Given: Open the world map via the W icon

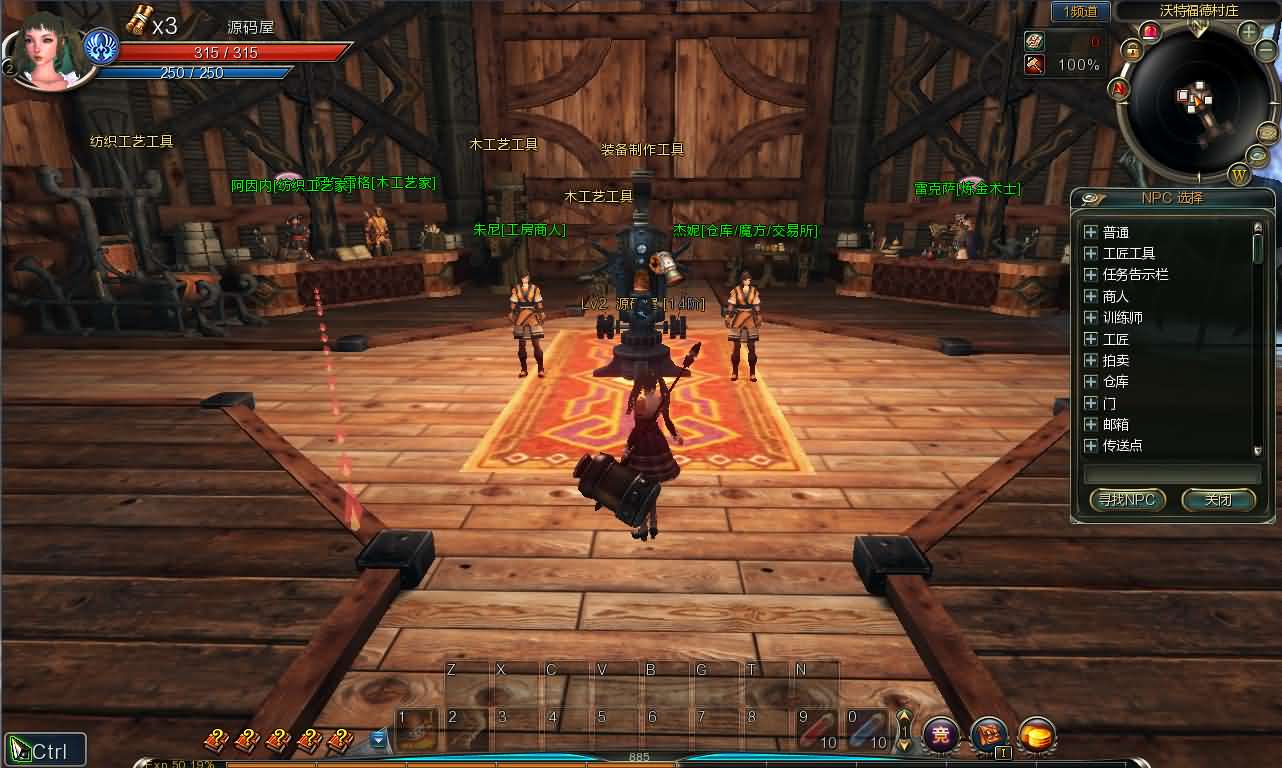Looking at the screenshot, I should 1238,175.
